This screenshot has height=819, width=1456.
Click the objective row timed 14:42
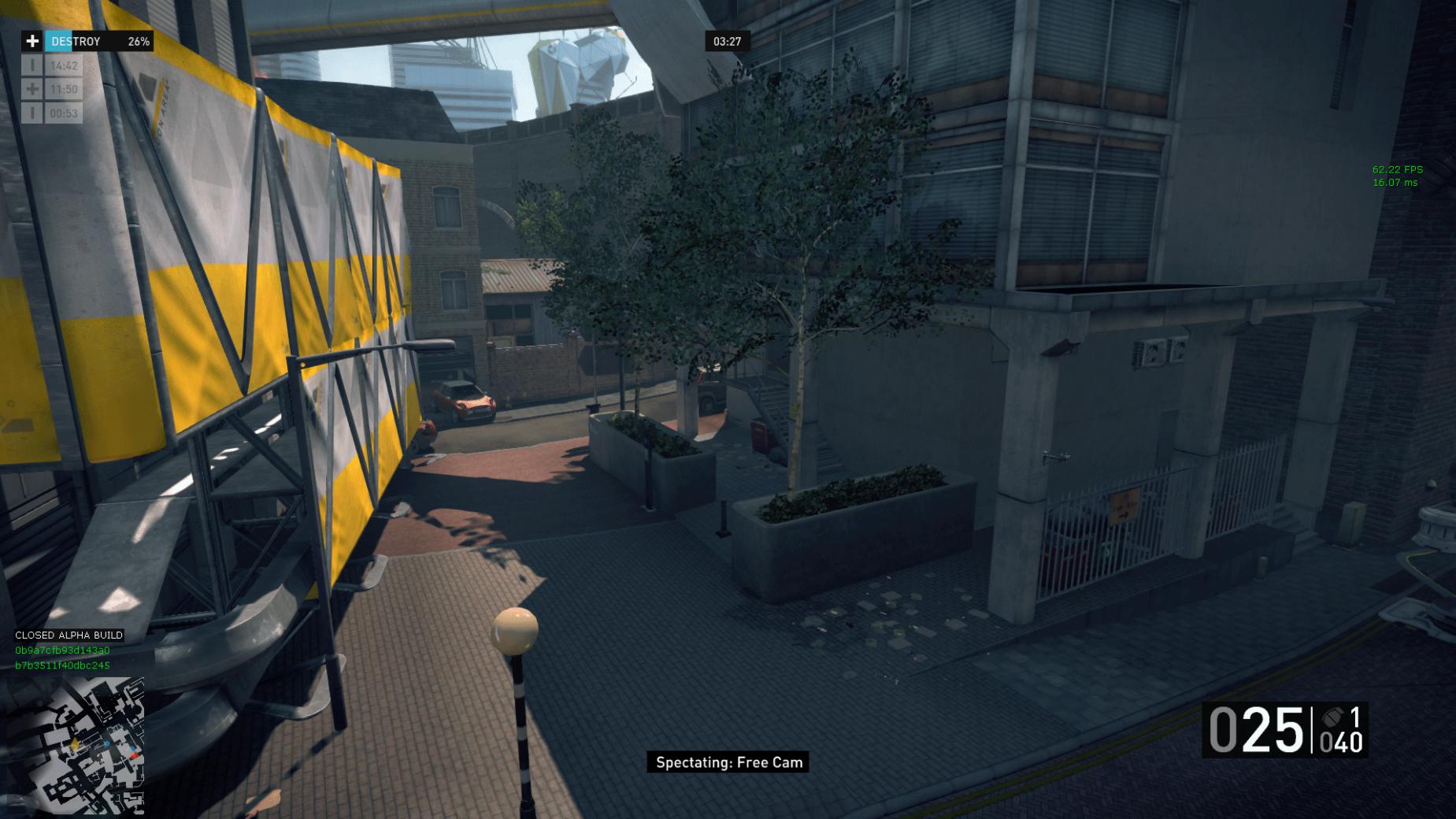52,66
